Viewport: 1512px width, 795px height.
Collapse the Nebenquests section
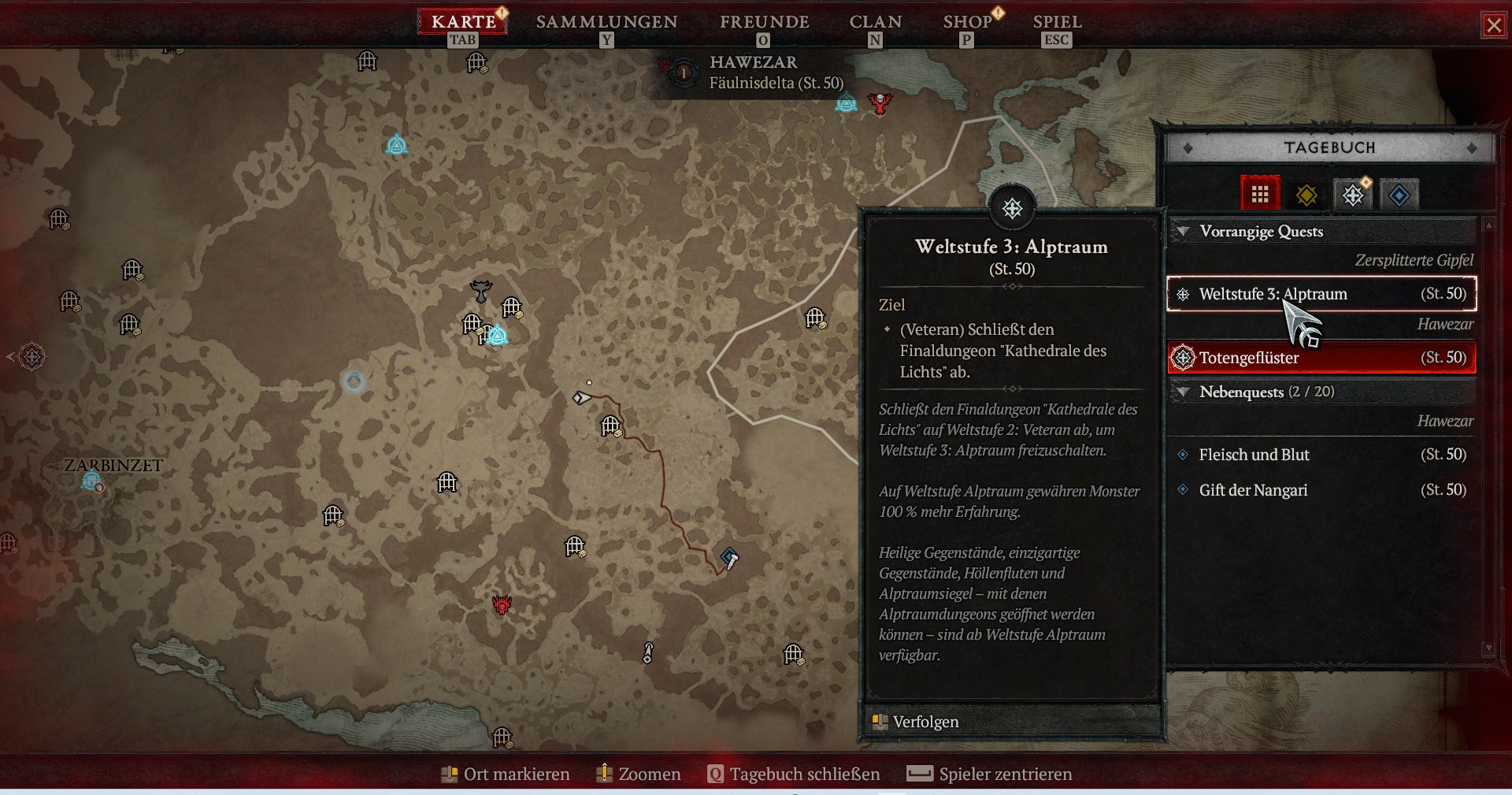[1182, 392]
